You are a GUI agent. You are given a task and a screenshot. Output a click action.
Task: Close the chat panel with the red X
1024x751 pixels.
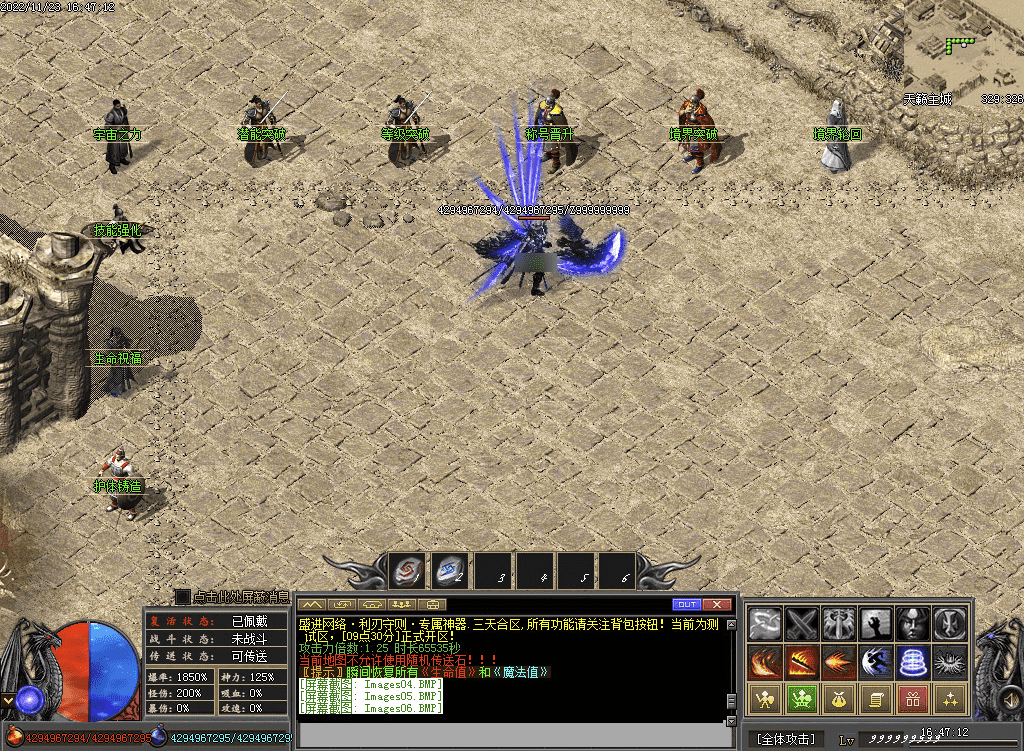click(716, 604)
